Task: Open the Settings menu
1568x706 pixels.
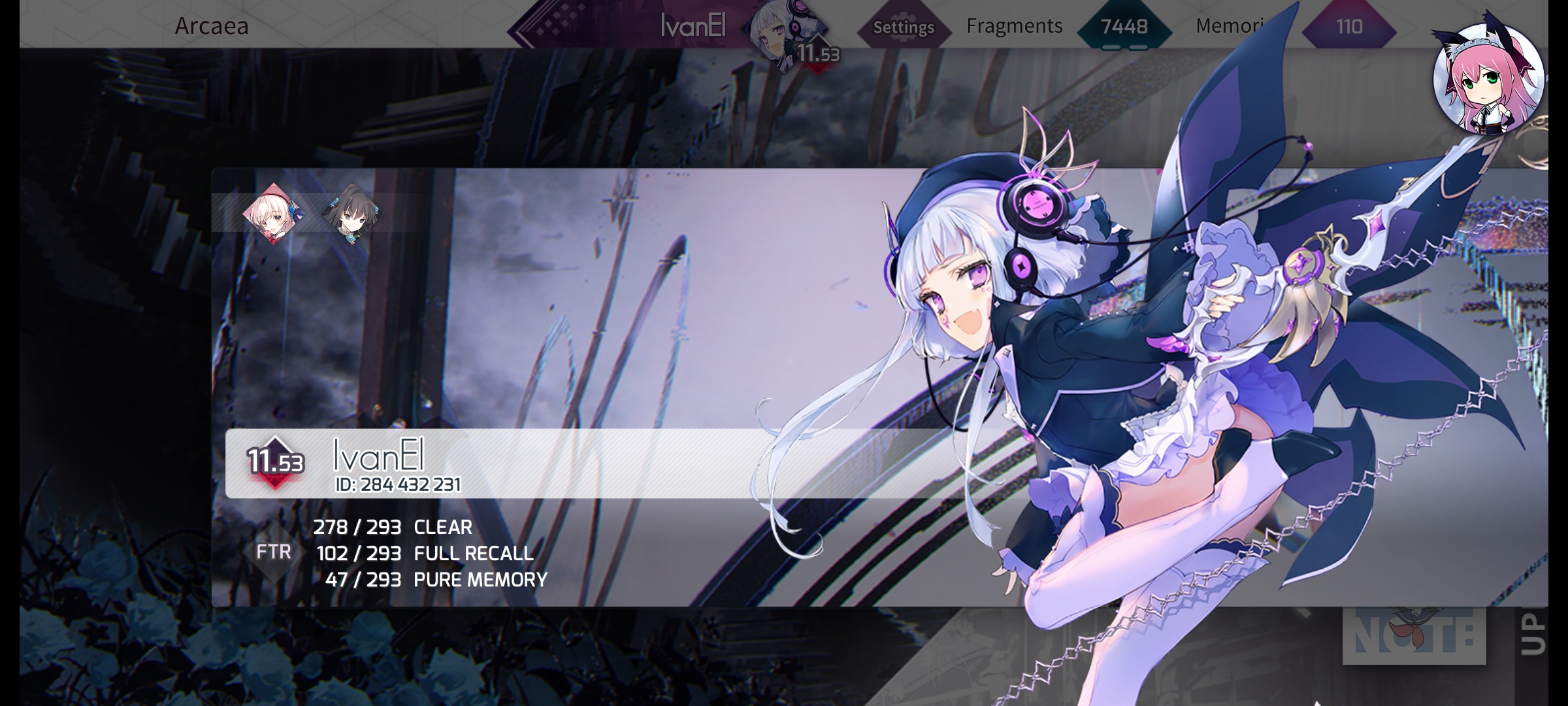Action: pos(904,27)
